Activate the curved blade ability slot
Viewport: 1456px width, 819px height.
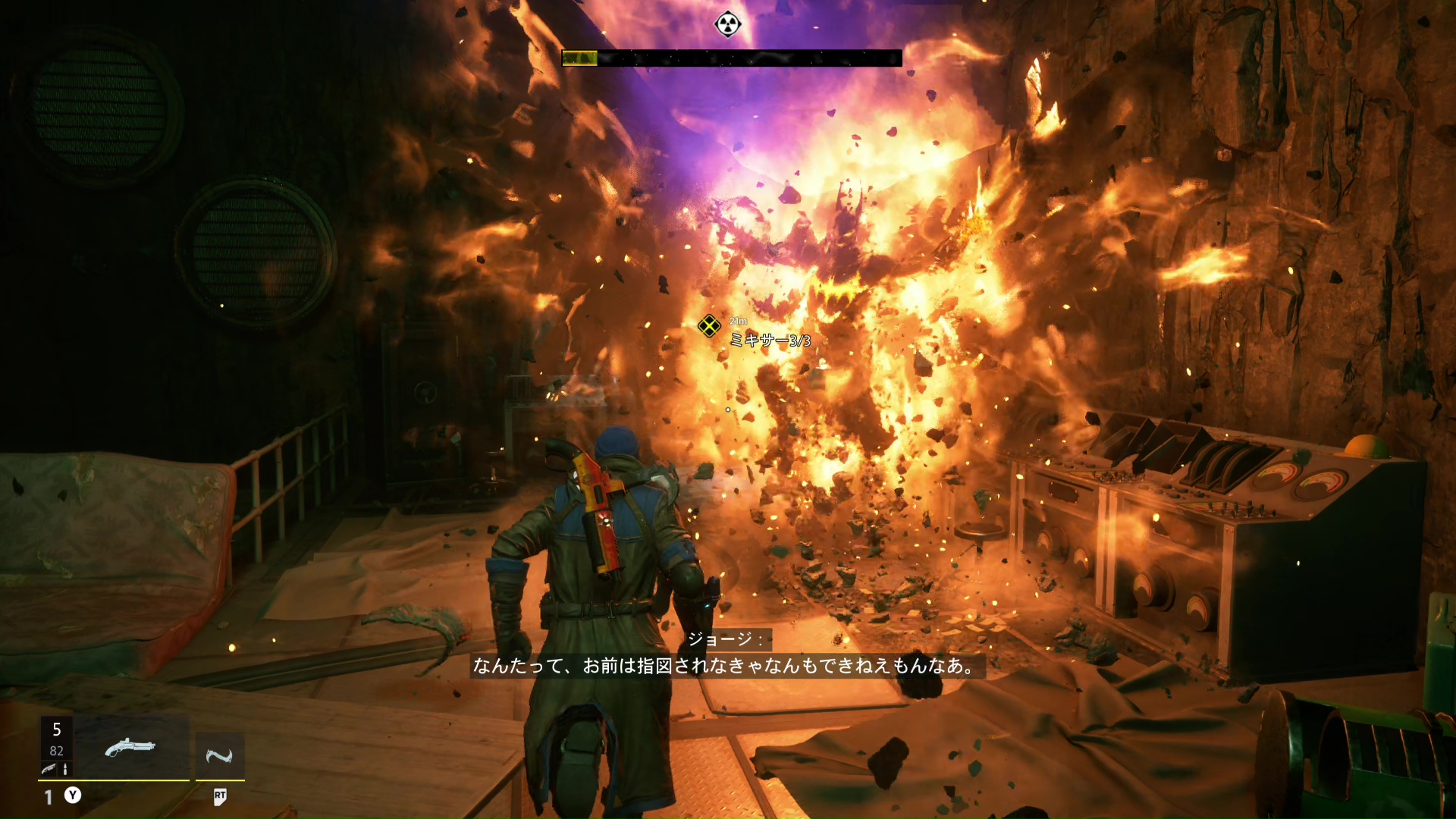click(x=220, y=755)
